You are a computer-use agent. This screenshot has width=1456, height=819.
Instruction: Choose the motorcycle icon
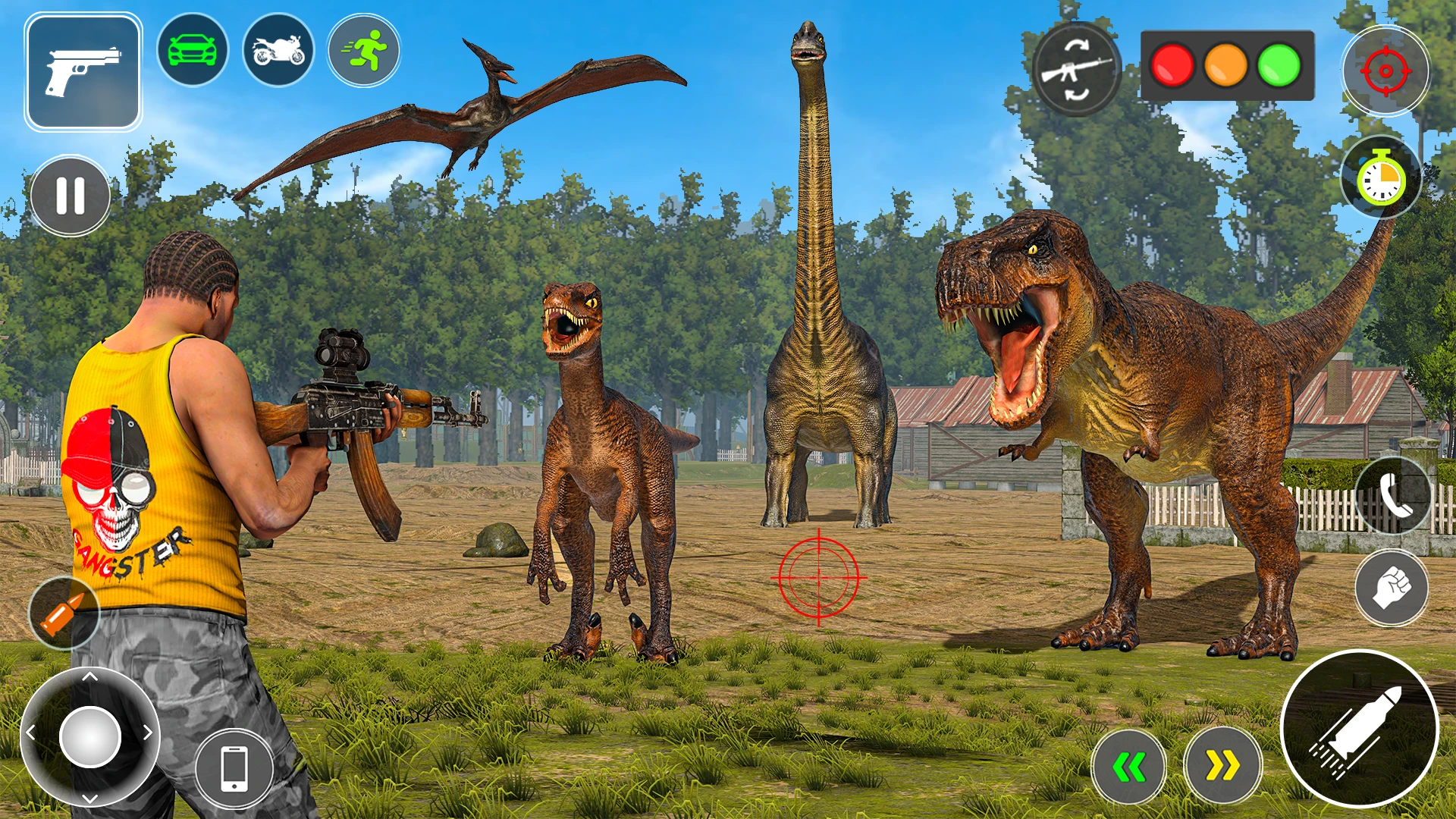tap(278, 50)
